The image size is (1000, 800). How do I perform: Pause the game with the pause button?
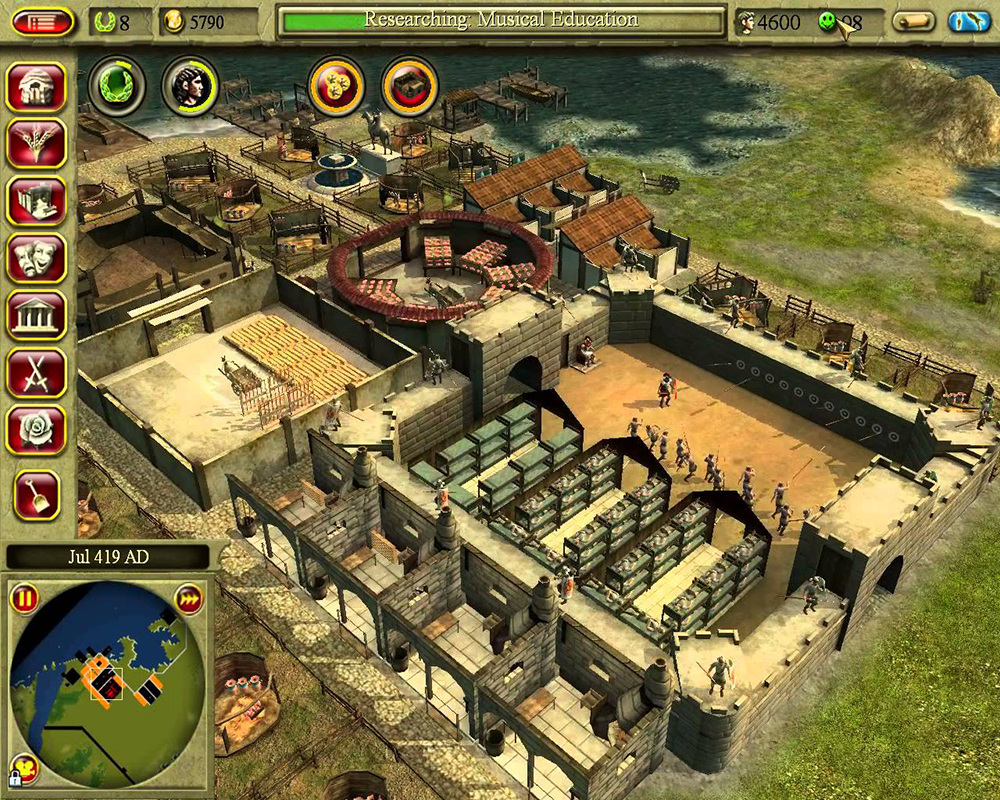coord(25,600)
